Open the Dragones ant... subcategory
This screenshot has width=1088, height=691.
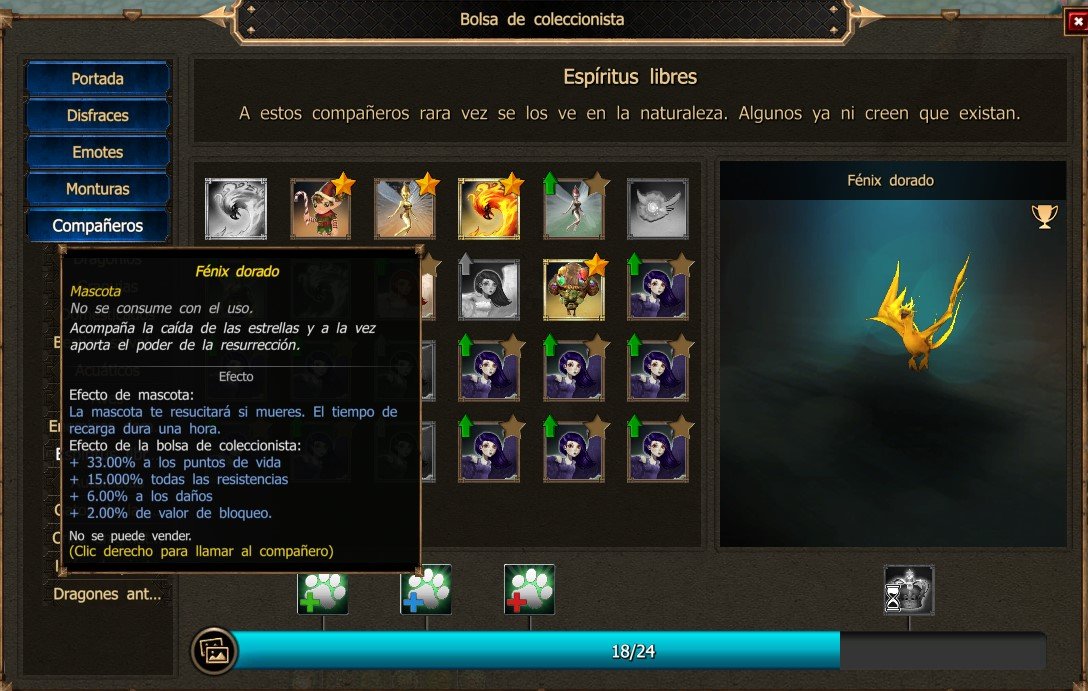pos(107,593)
